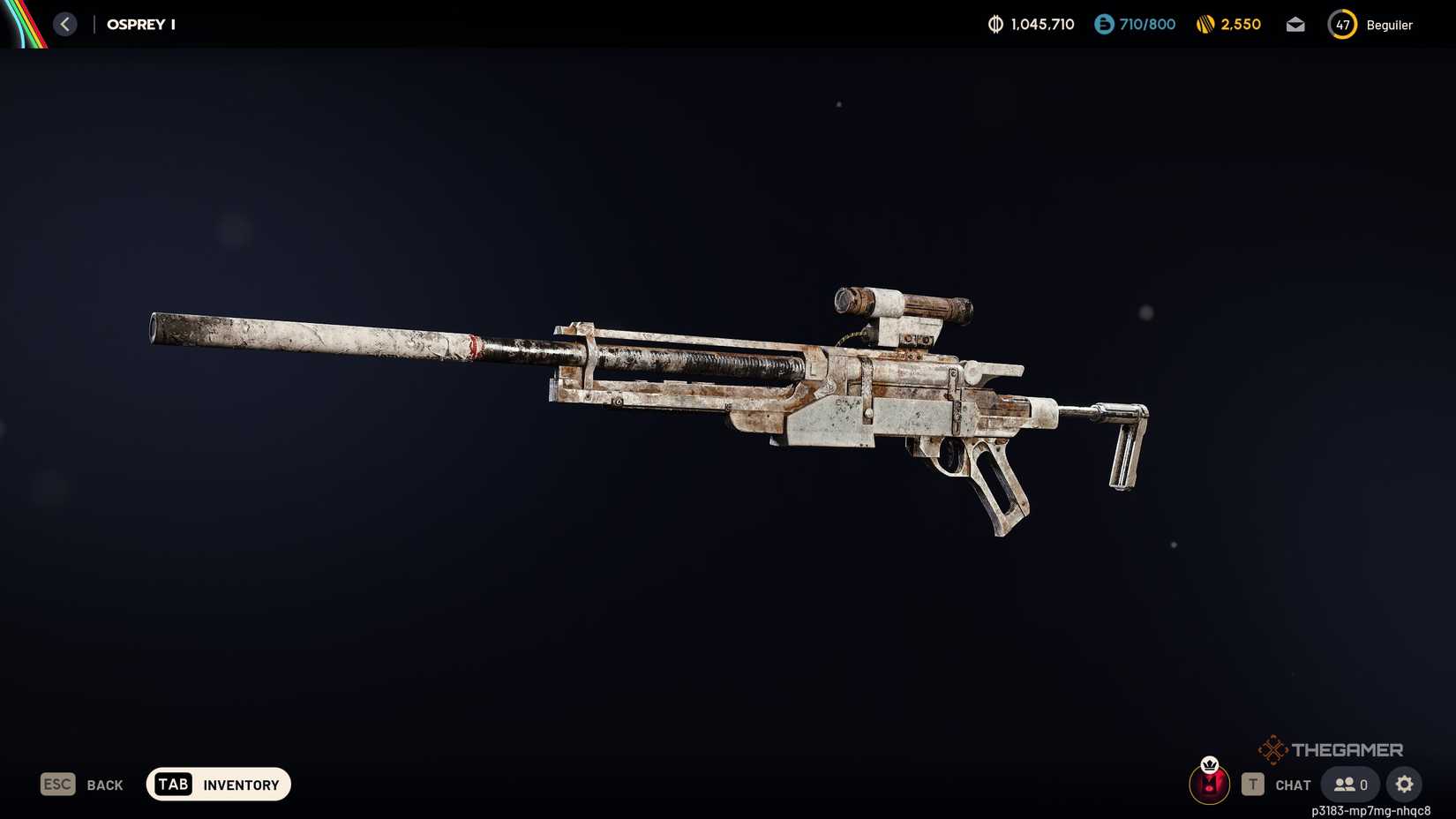This screenshot has height=819, width=1456.
Task: Click the Osprey I title text
Action: click(140, 24)
